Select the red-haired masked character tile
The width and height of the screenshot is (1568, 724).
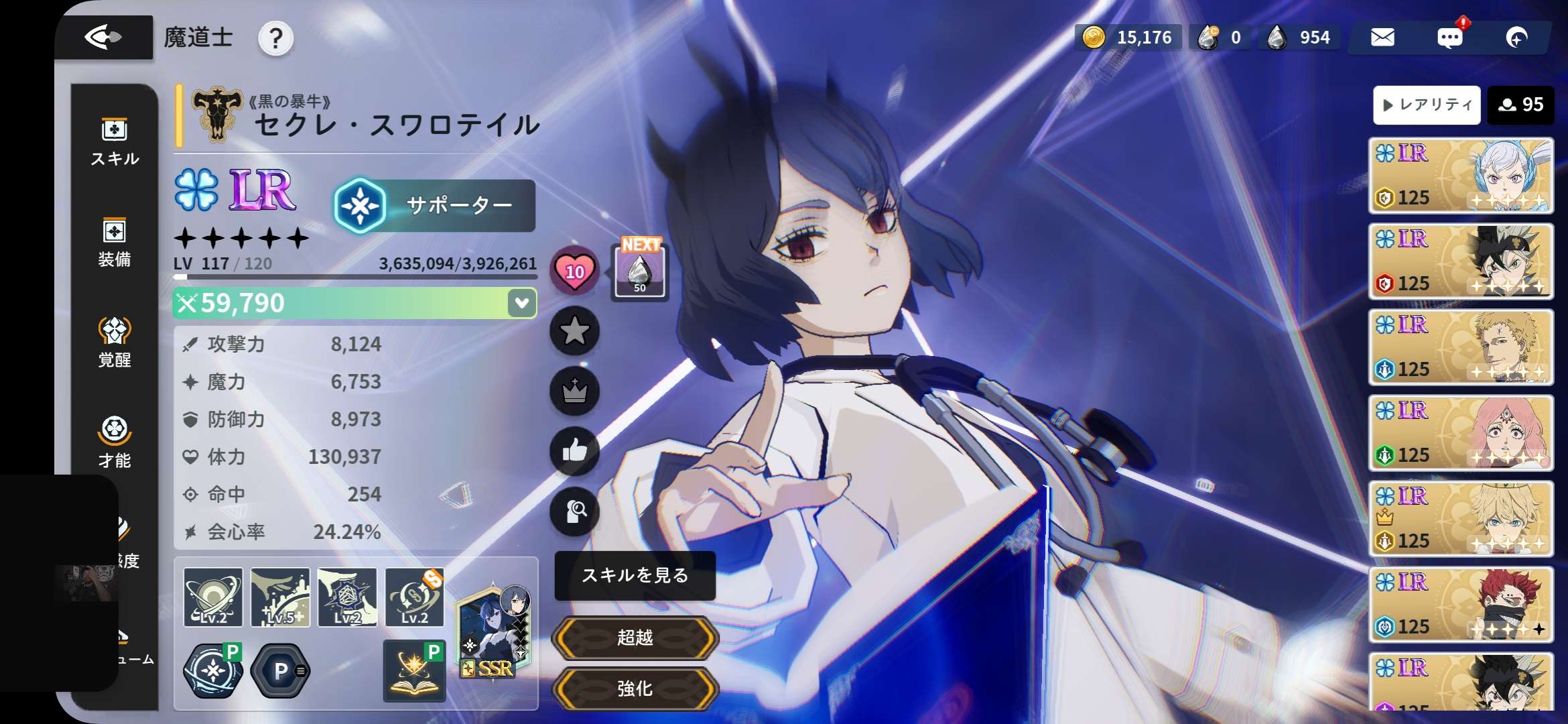[x=1461, y=604]
